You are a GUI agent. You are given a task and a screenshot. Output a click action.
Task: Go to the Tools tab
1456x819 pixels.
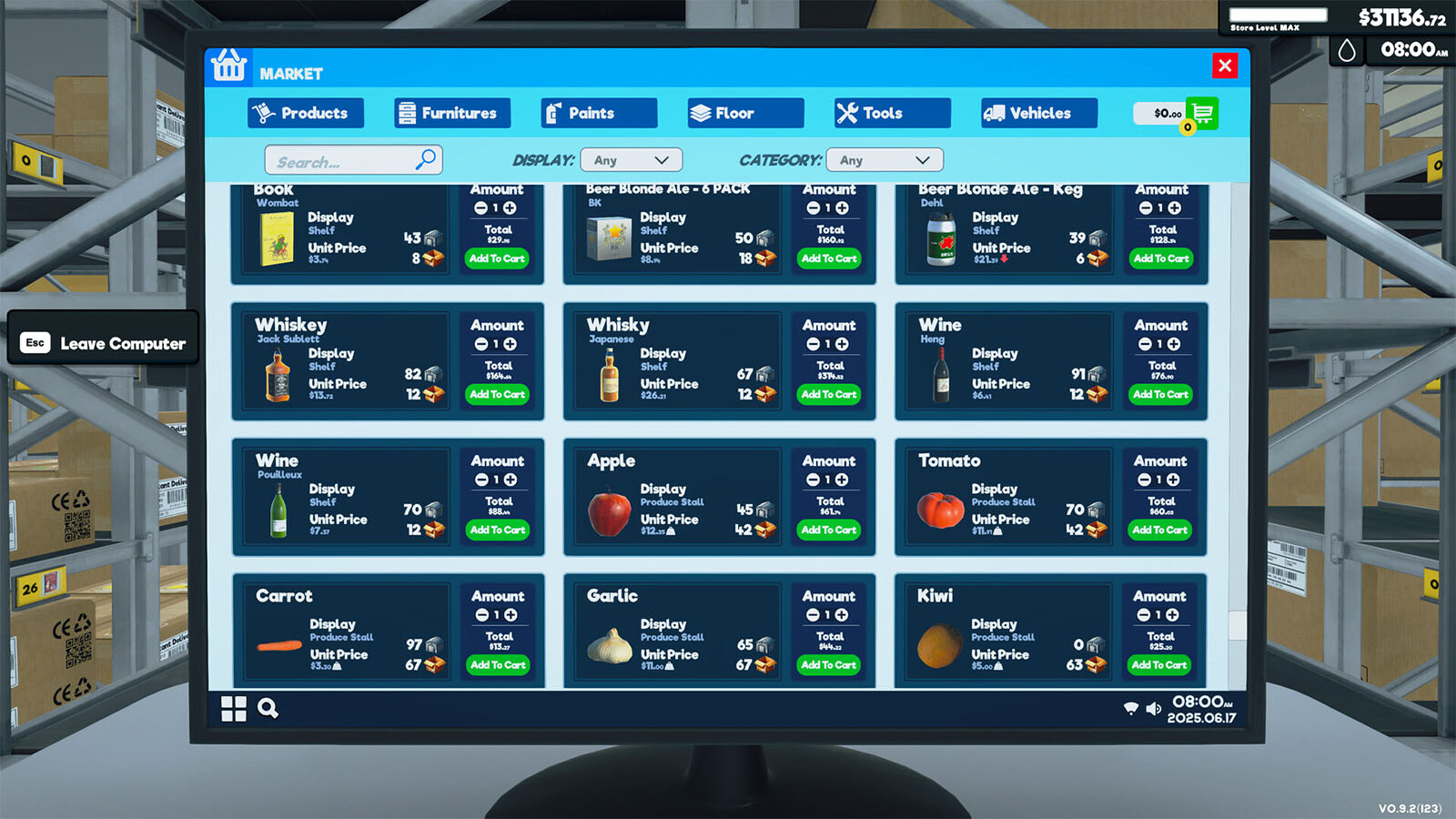(x=892, y=113)
